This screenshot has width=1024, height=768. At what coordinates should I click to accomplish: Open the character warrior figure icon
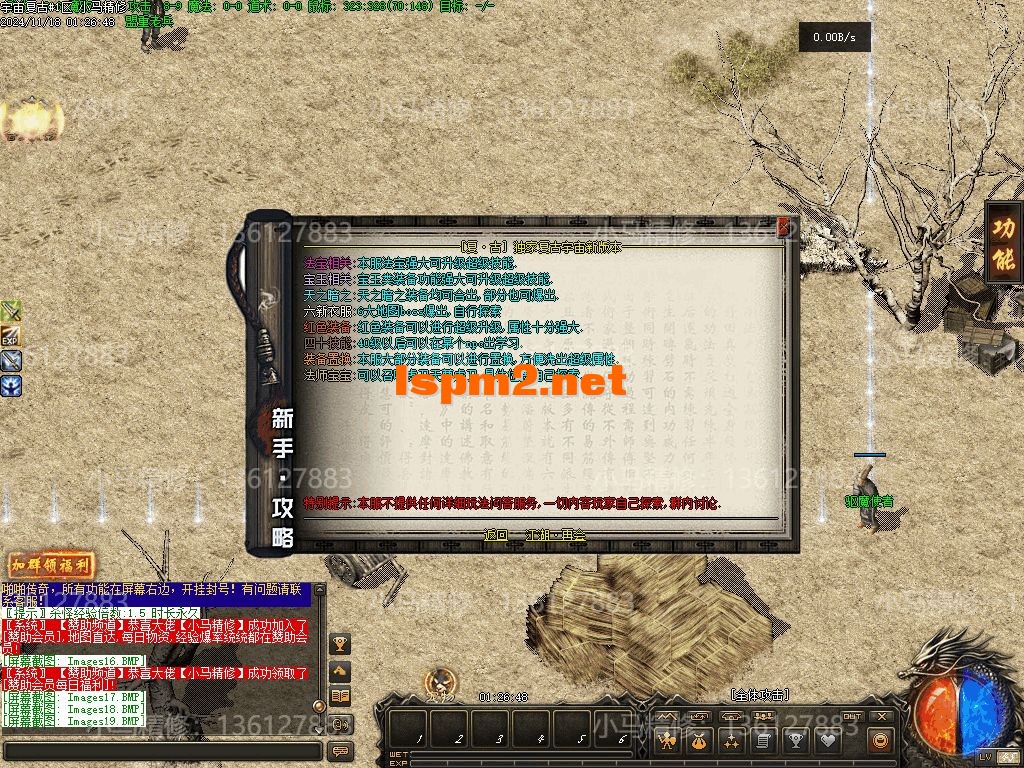click(668, 741)
